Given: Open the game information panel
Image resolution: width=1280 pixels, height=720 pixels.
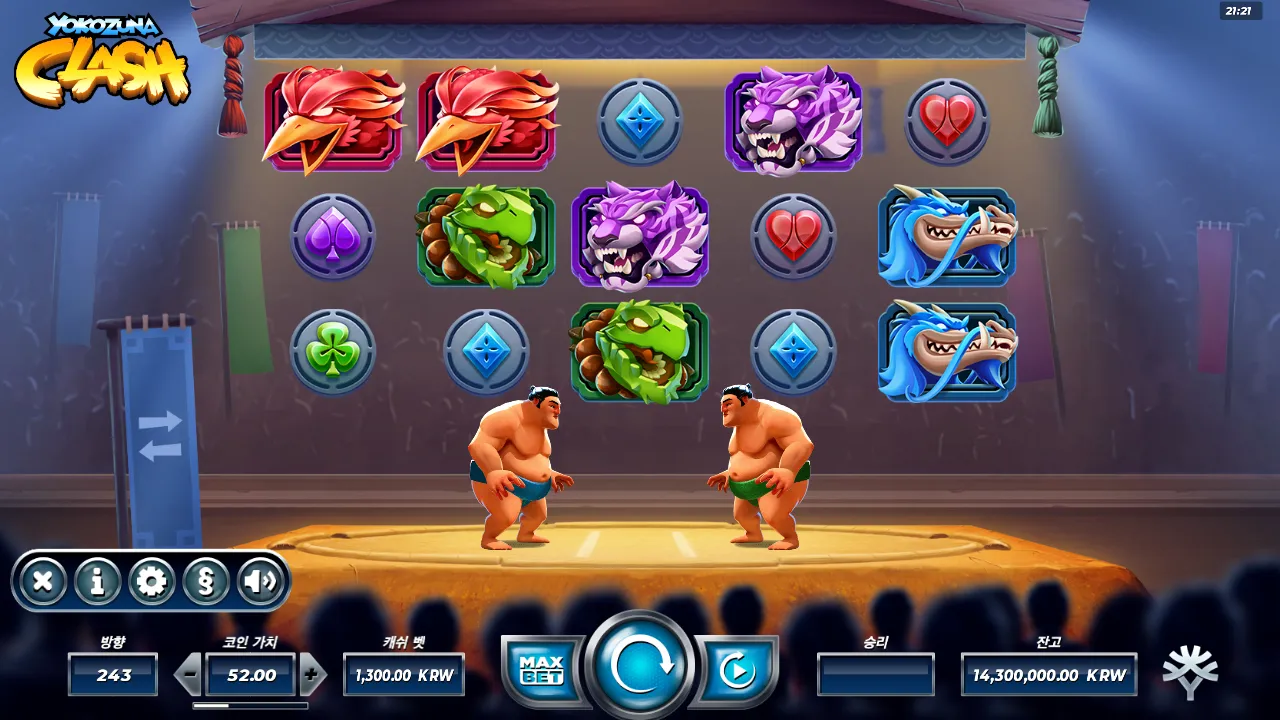Looking at the screenshot, I should coord(98,580).
